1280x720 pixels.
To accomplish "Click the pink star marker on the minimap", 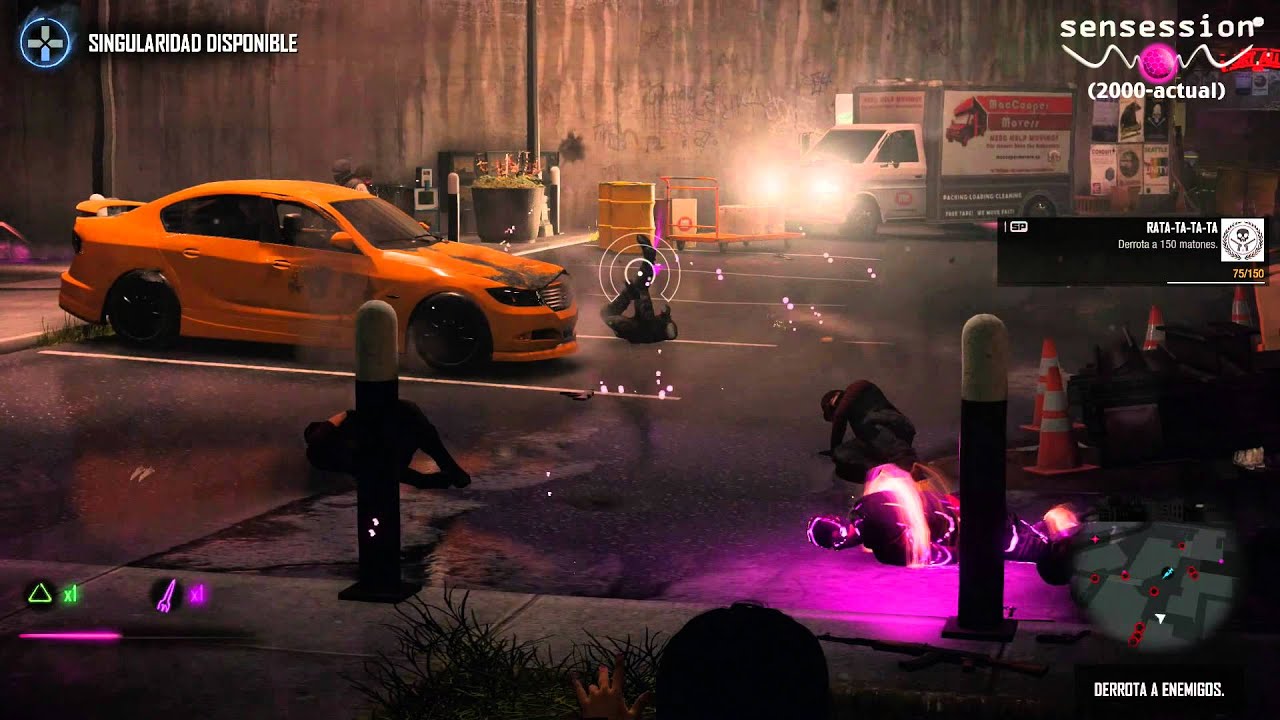I will 1096,539.
